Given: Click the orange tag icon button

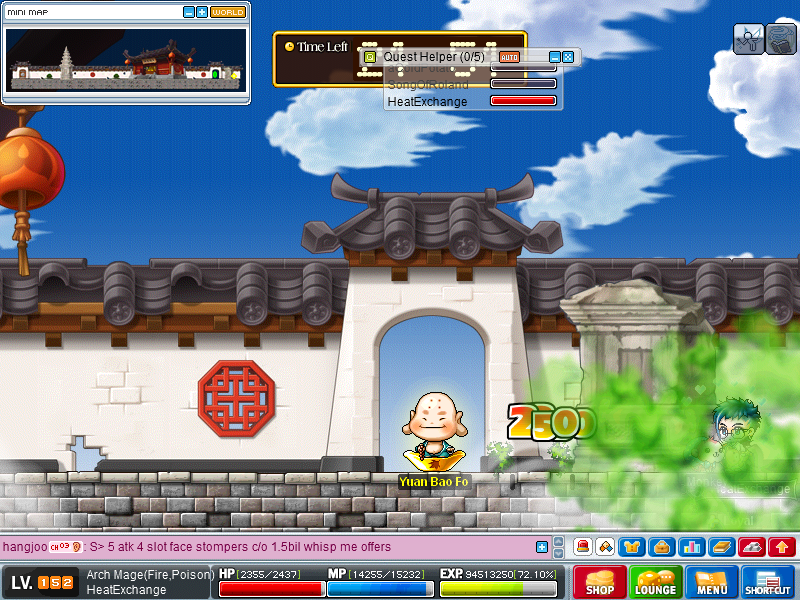Looking at the screenshot, I should point(605,547).
